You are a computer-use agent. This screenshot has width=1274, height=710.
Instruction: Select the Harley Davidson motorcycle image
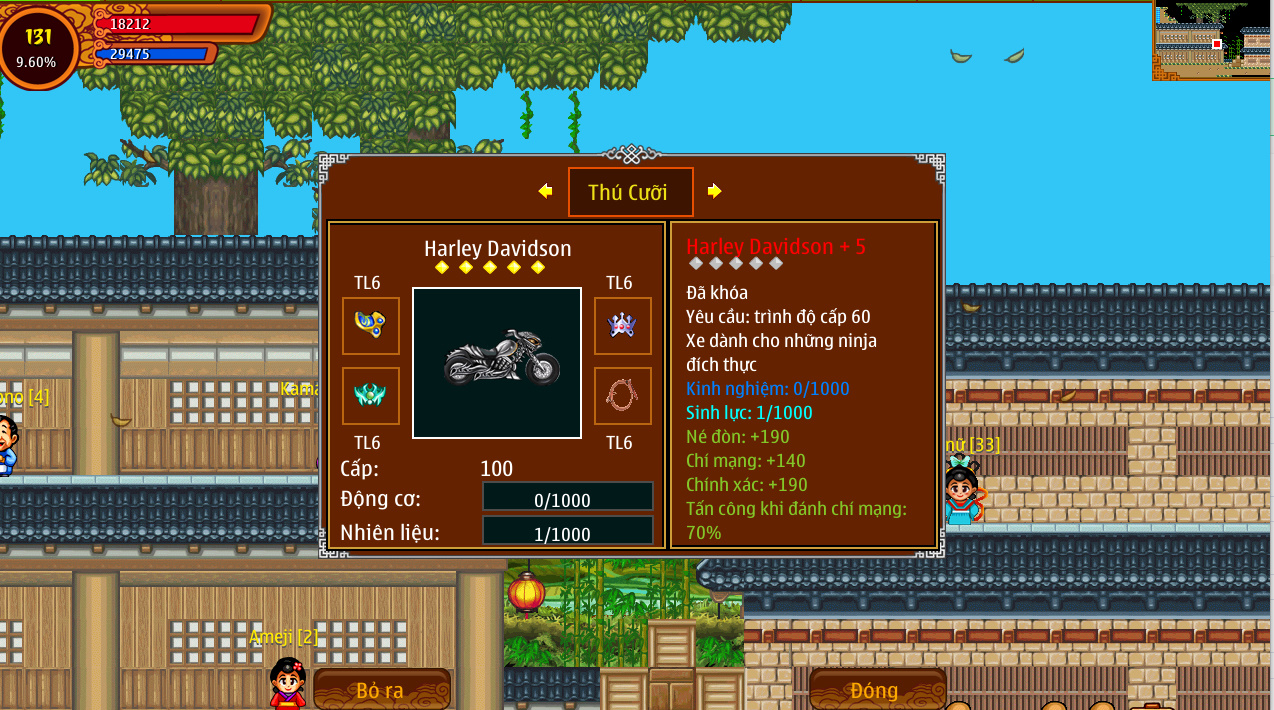[x=497, y=363]
